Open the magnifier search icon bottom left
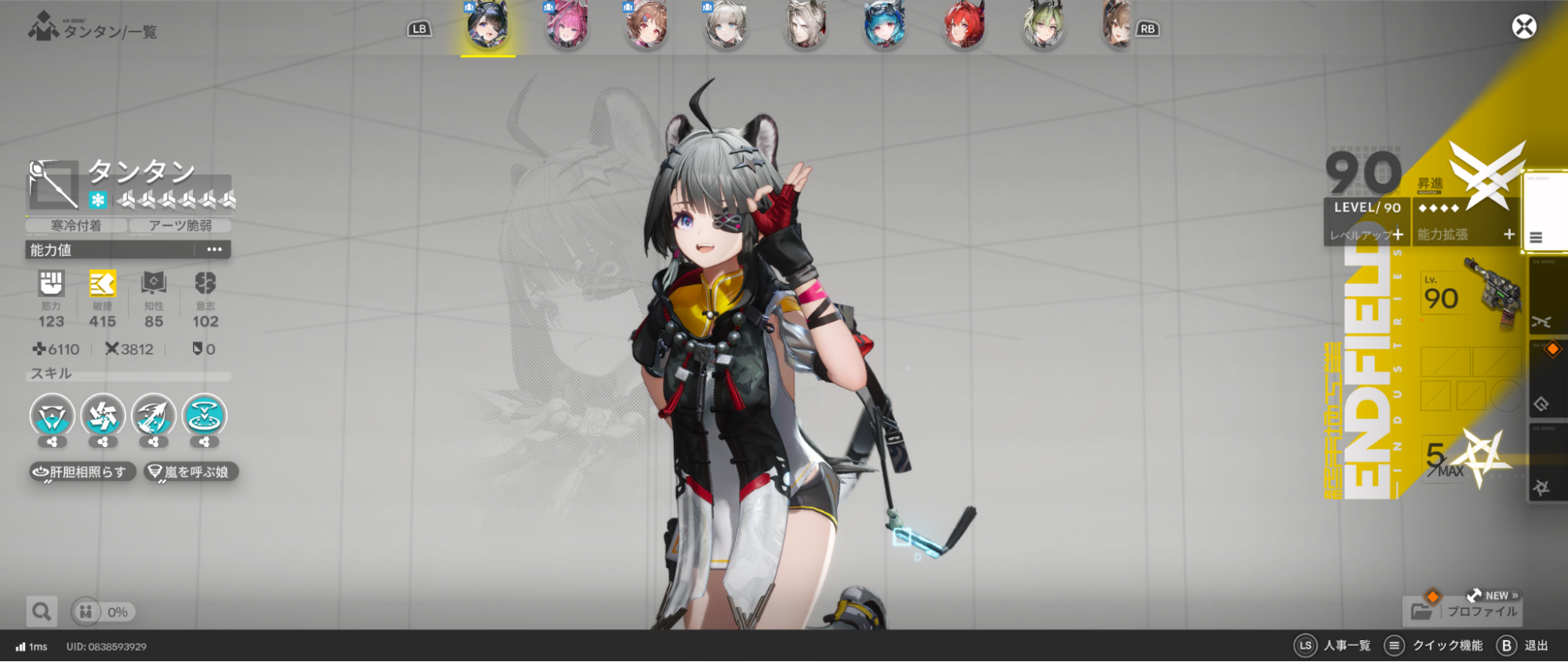 coord(42,611)
